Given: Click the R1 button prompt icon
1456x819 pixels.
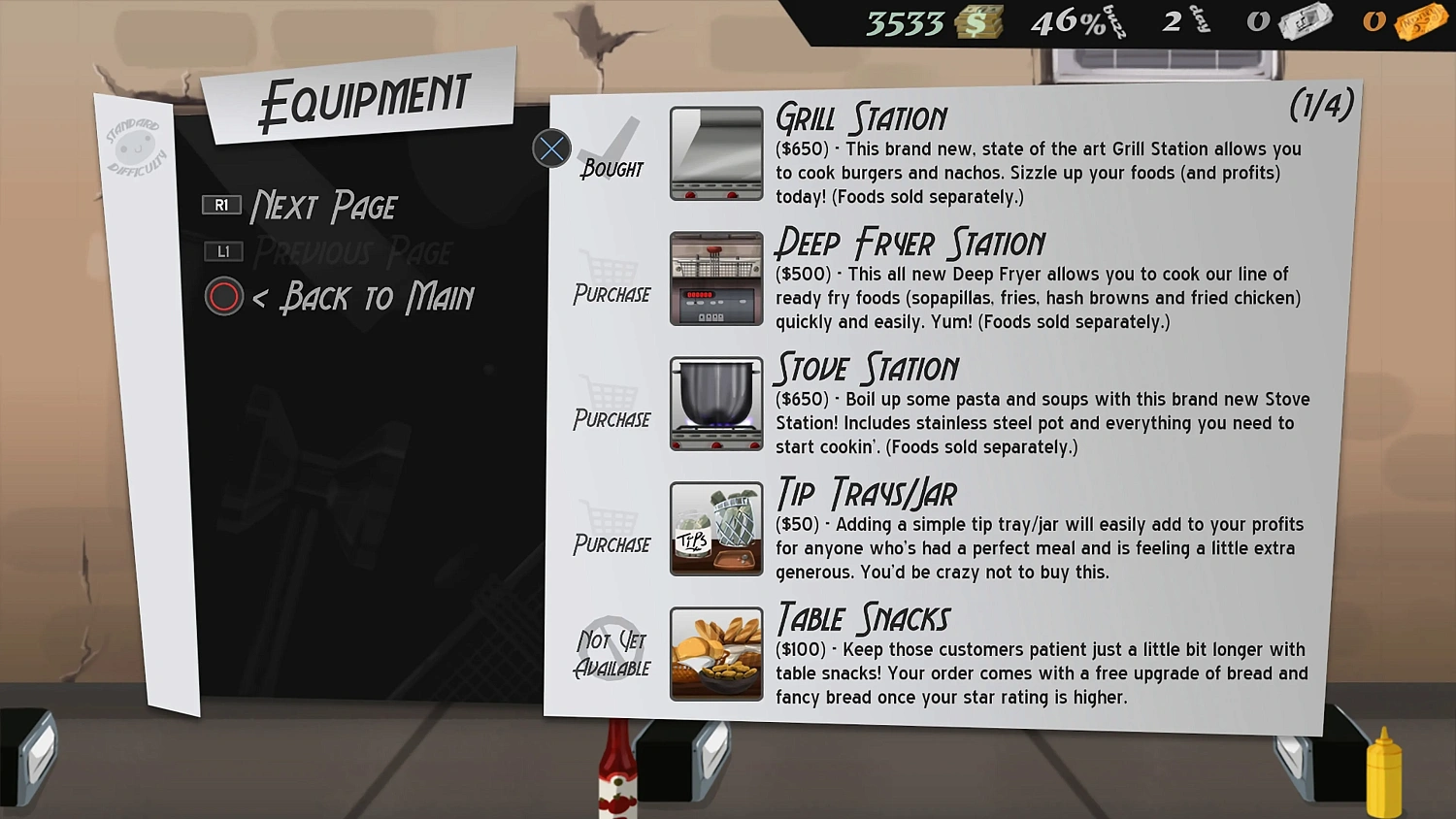Looking at the screenshot, I should click(x=222, y=205).
